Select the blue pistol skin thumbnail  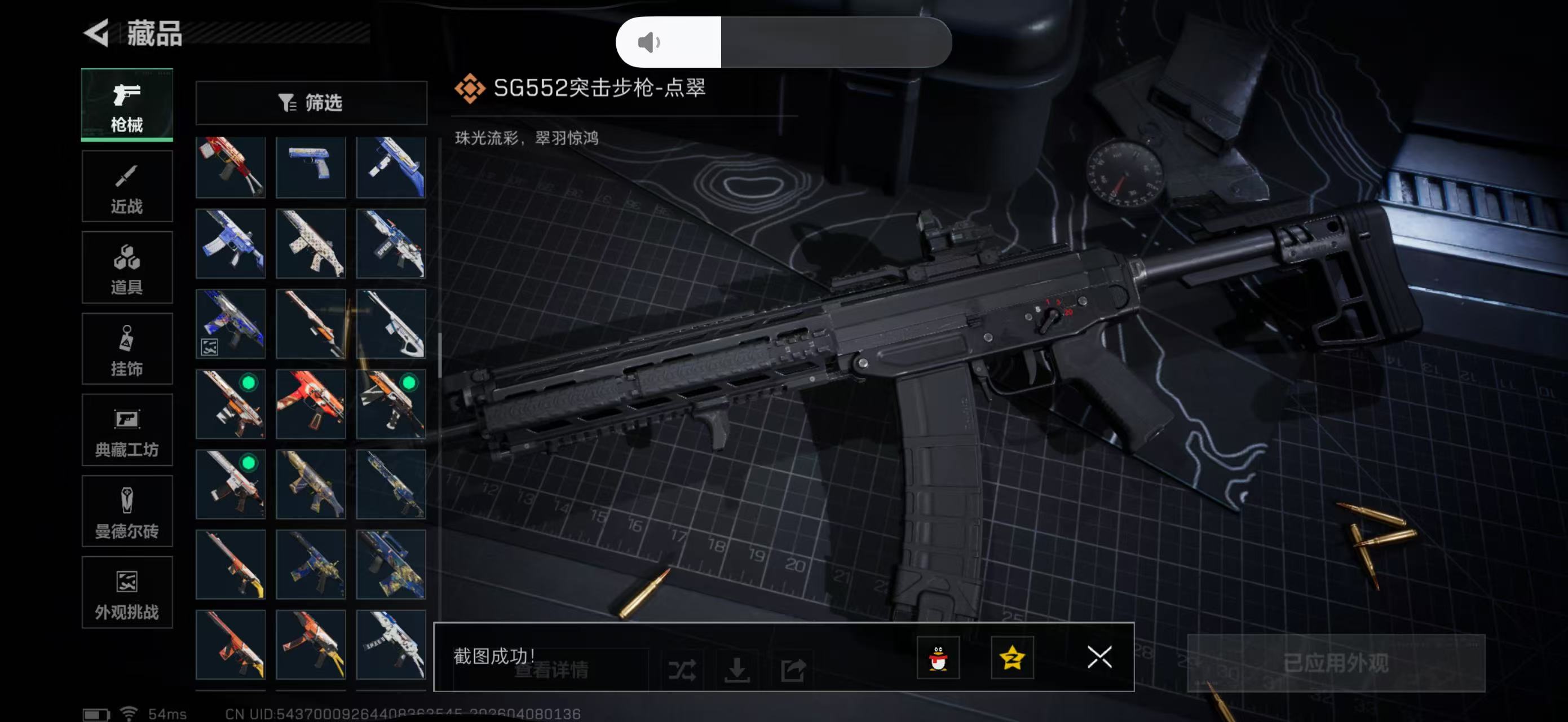tap(311, 167)
